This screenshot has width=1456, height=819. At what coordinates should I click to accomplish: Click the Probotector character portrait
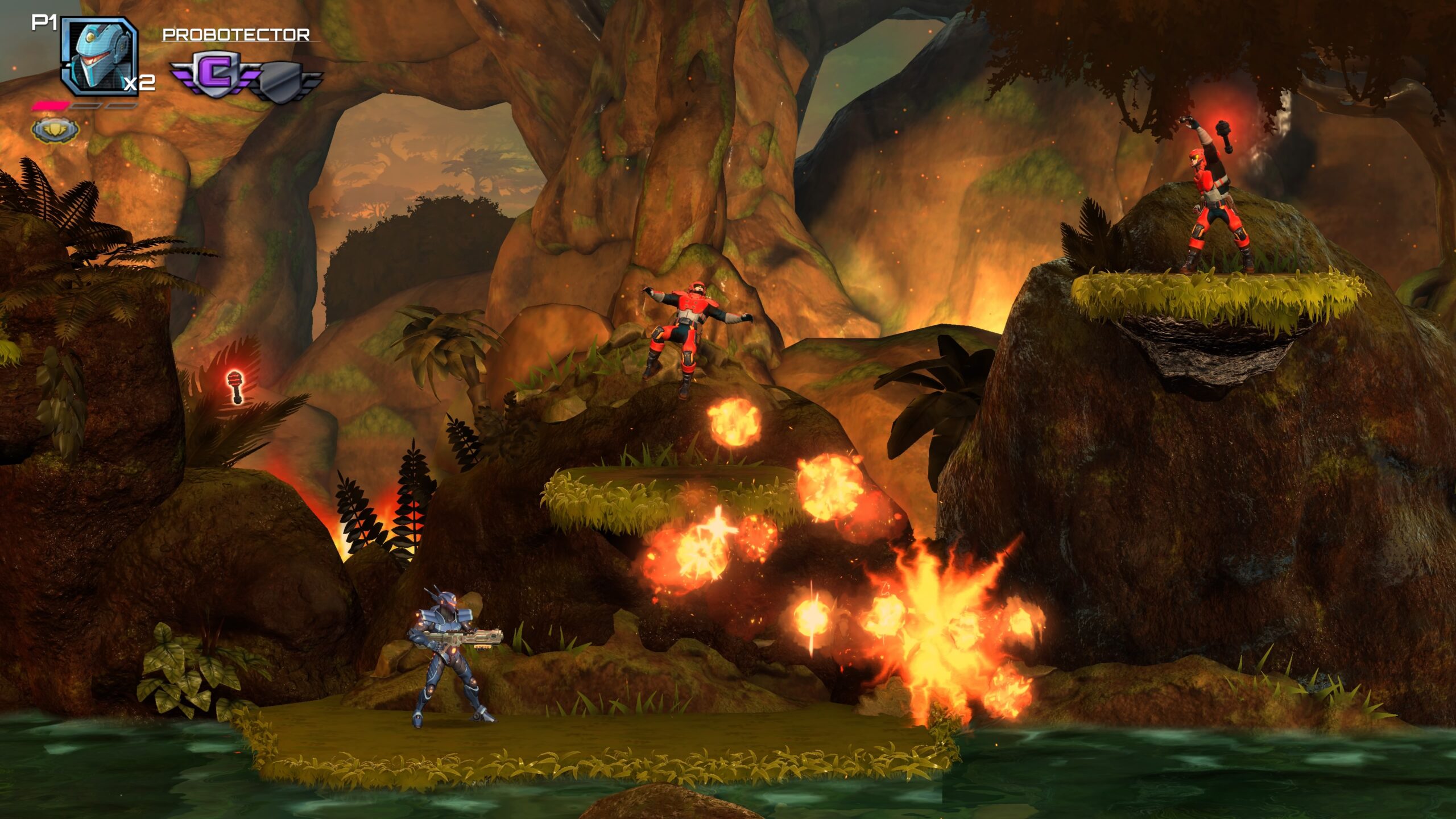99,56
